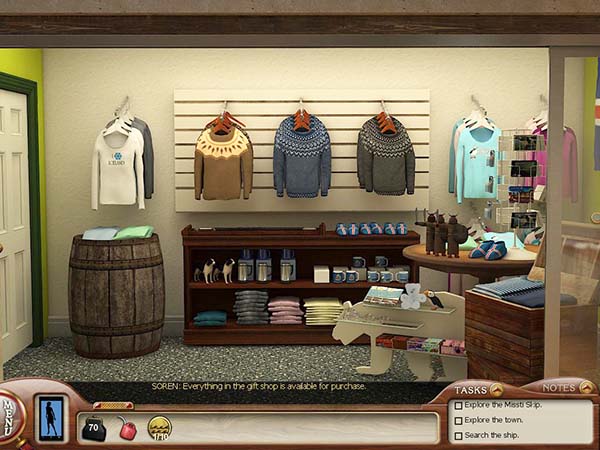Select the coin purse showing 70
The height and width of the screenshot is (450, 600).
[x=94, y=429]
